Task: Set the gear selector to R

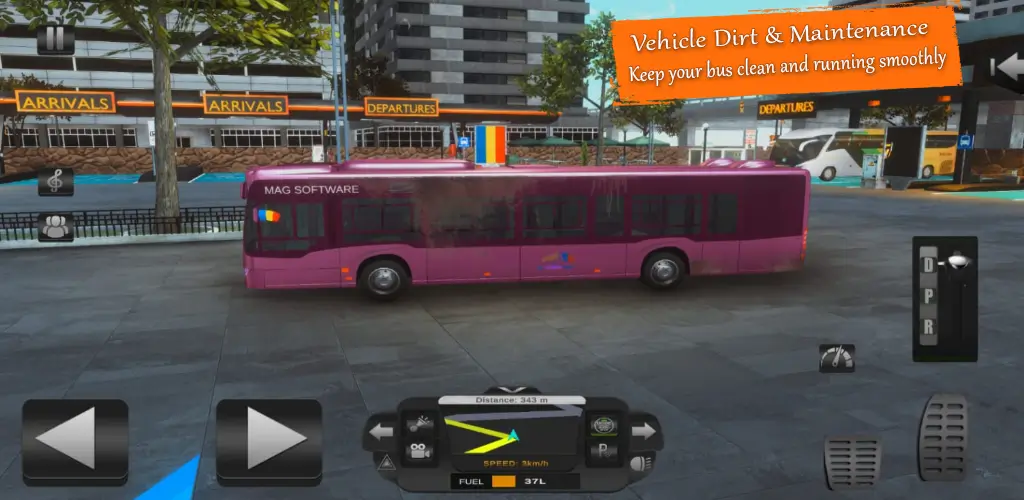Action: (928, 328)
